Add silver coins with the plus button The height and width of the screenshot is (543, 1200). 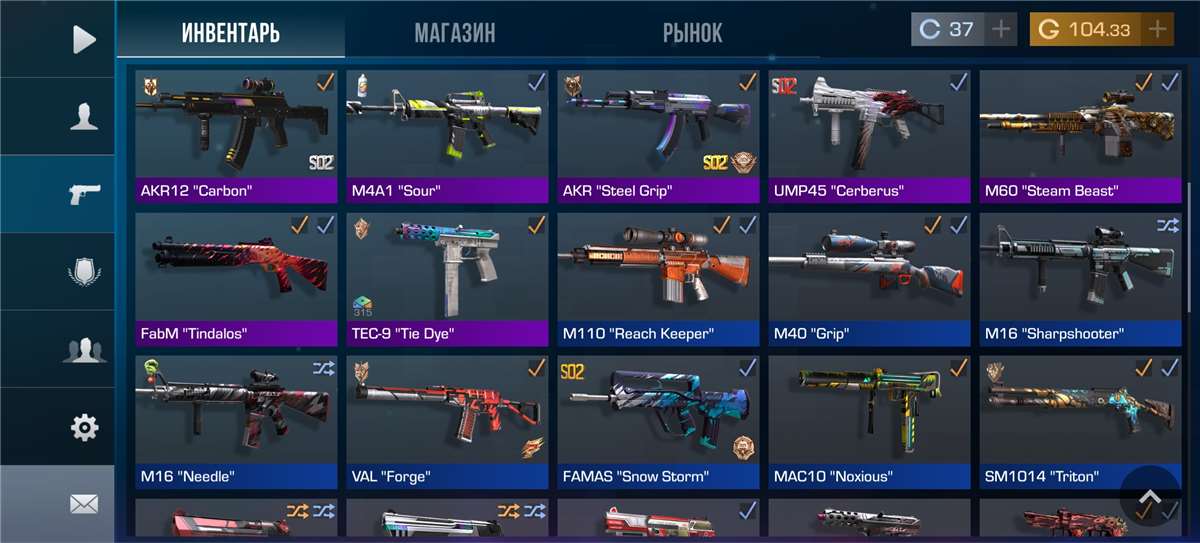click(1000, 29)
